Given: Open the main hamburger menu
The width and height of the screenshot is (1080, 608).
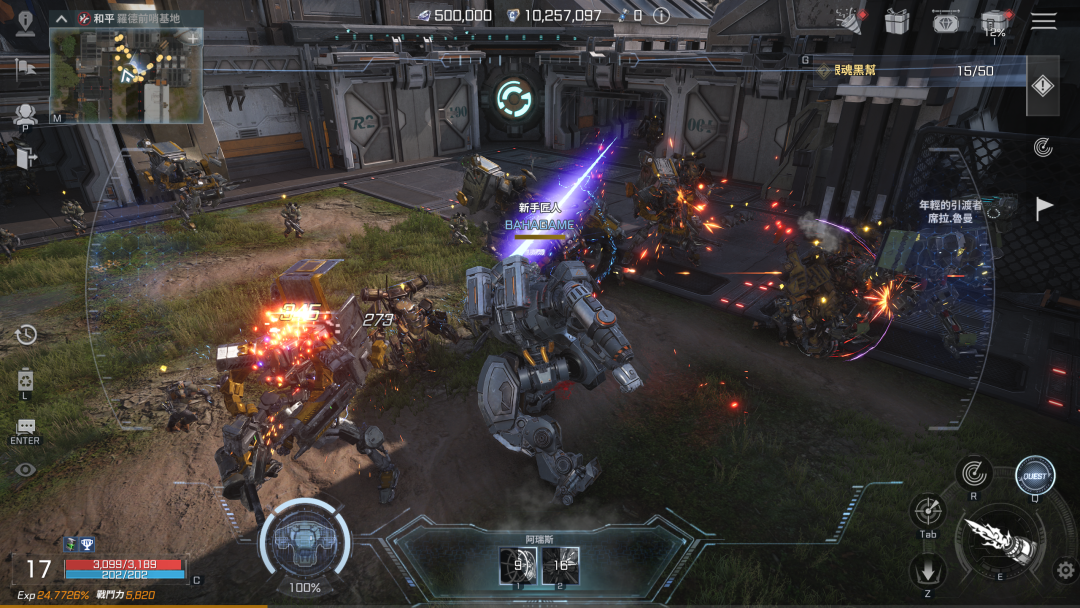Looking at the screenshot, I should click(x=1043, y=21).
